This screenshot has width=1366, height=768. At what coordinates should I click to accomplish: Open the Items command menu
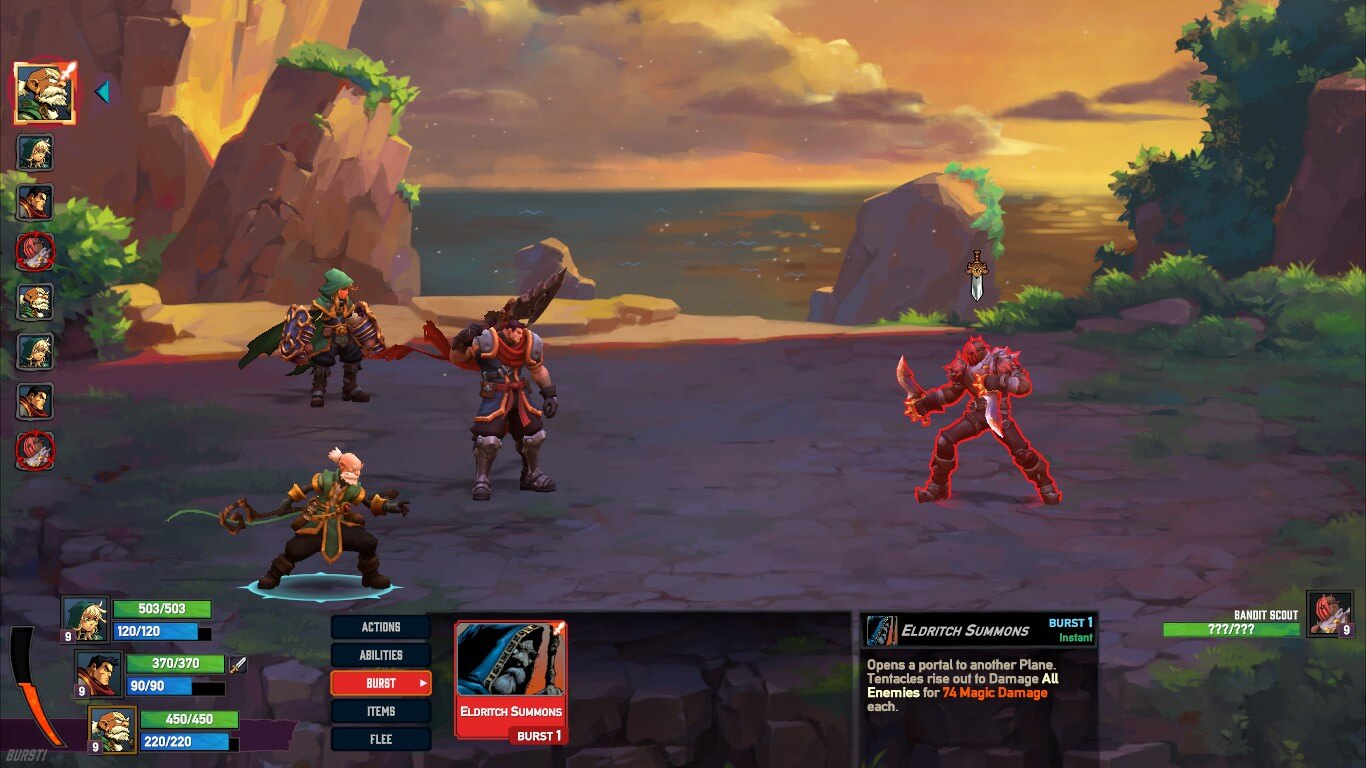(x=381, y=711)
